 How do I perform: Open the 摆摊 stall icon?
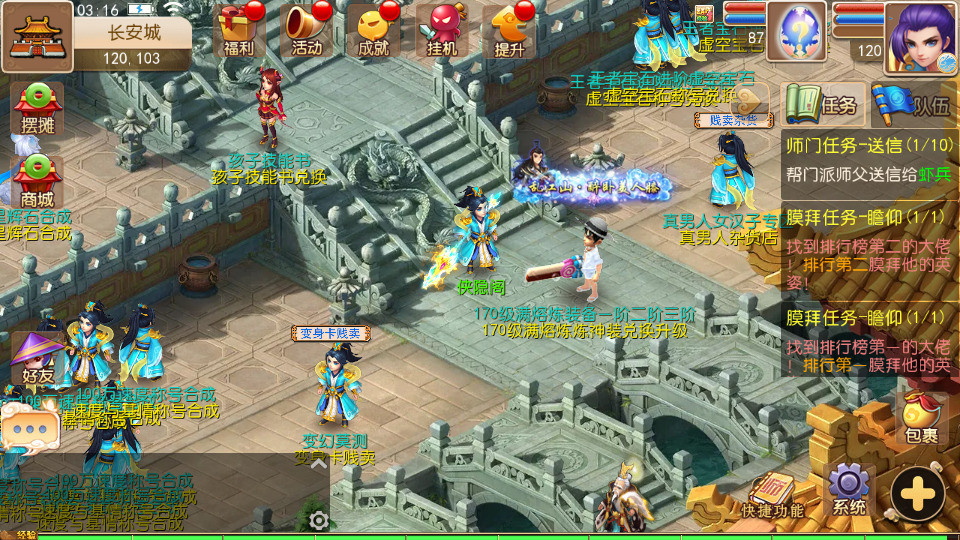(x=37, y=108)
